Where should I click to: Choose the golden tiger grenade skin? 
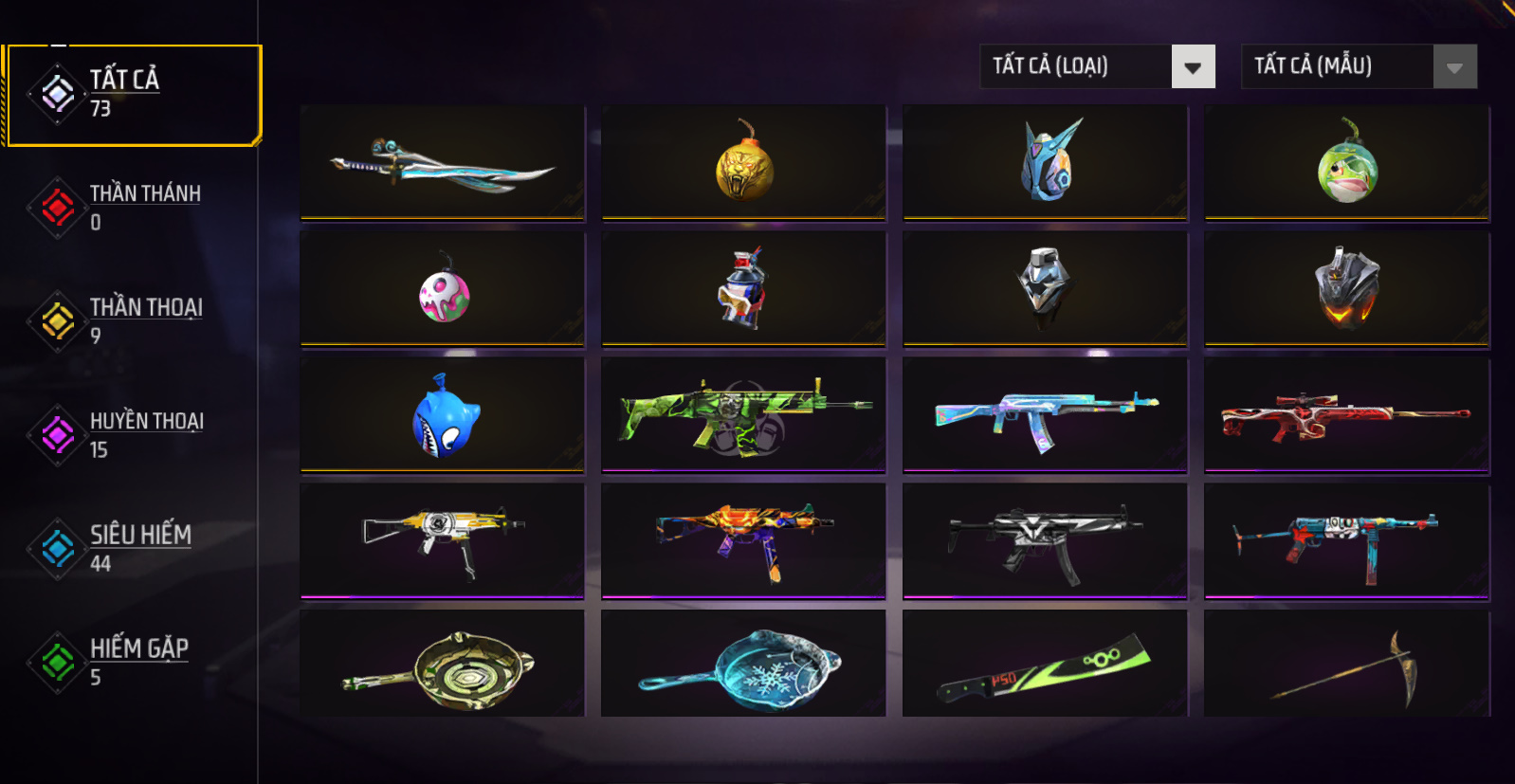743,163
